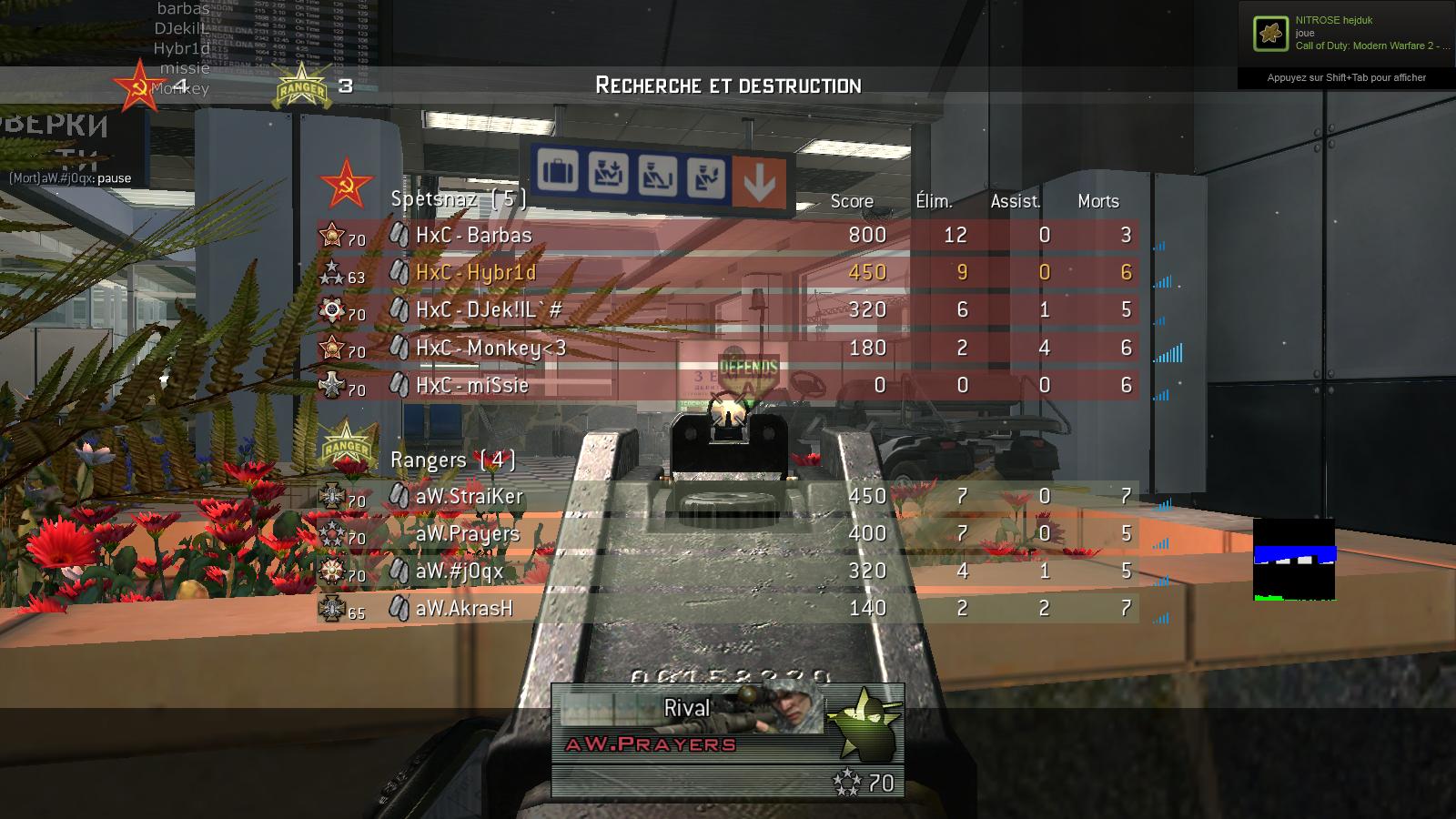The height and width of the screenshot is (819, 1456).
Task: Choose aW.#j0qx player row
Action: click(728, 571)
